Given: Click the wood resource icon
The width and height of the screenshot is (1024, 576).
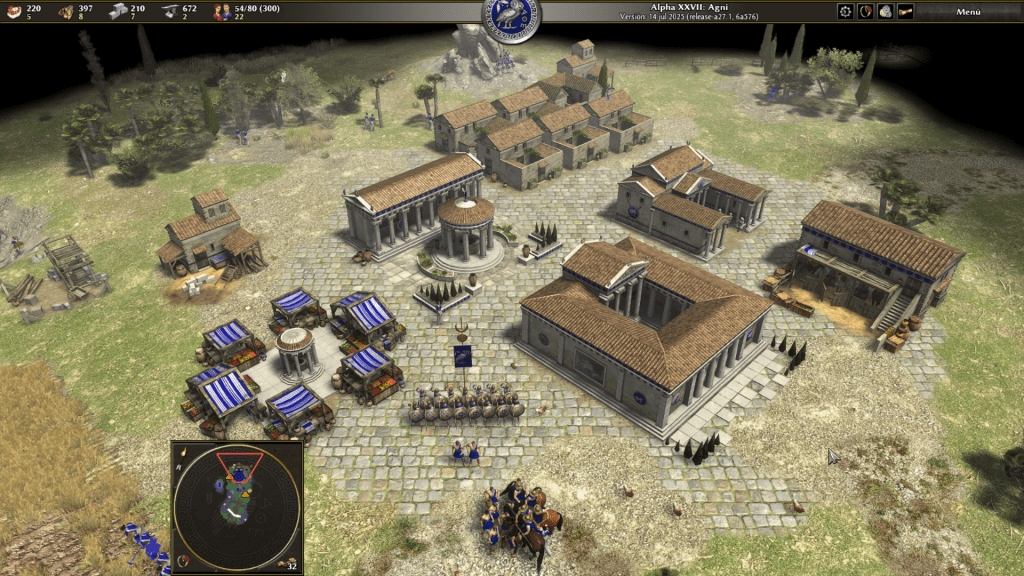Looking at the screenshot, I should pyautogui.click(x=66, y=12).
